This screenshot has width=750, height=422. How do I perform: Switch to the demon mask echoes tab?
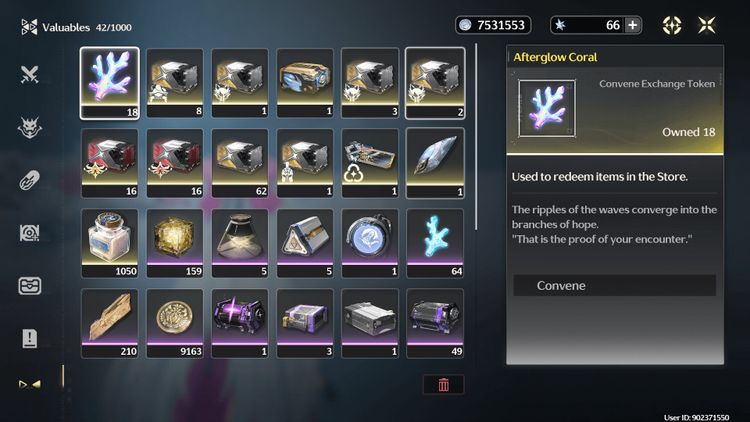click(x=29, y=127)
